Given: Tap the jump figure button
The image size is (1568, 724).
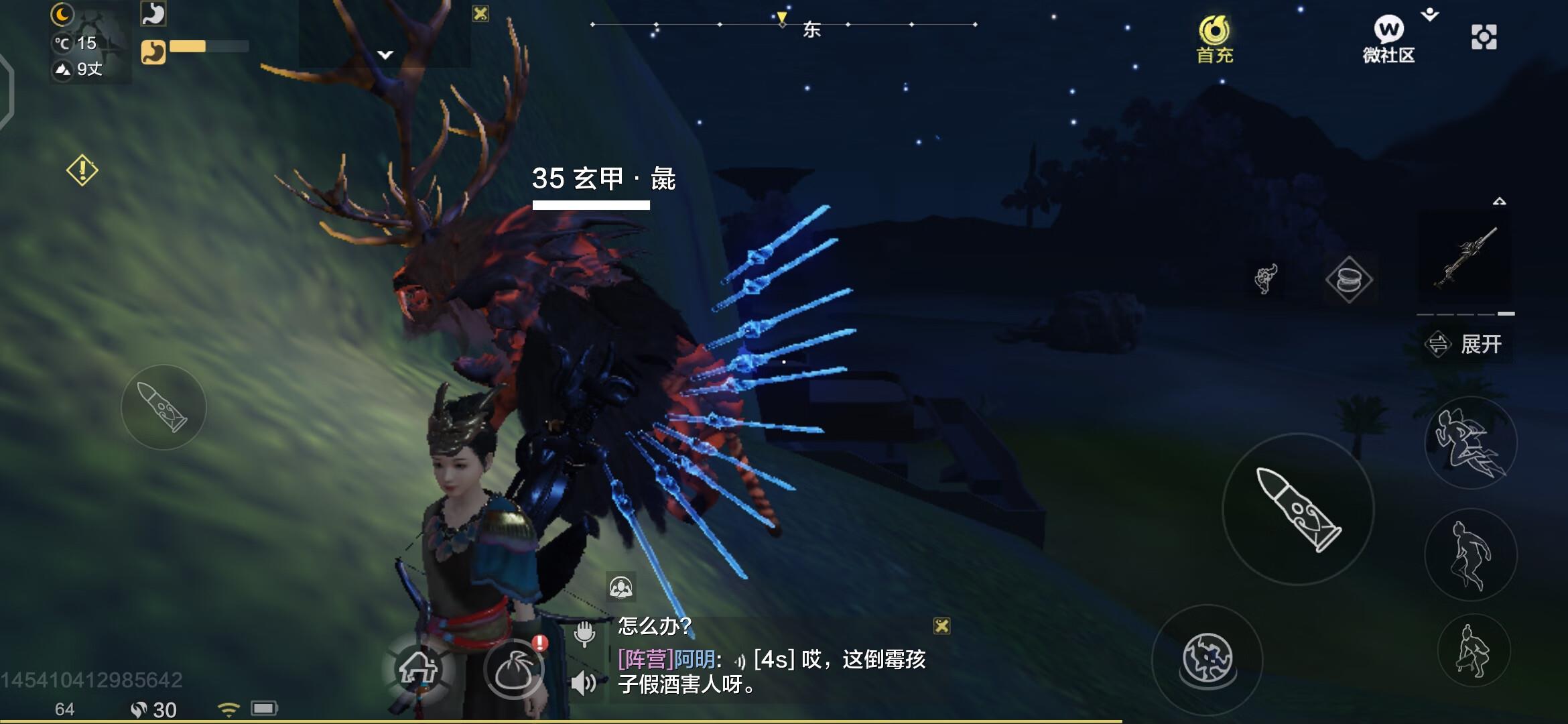Looking at the screenshot, I should coord(1470,555).
